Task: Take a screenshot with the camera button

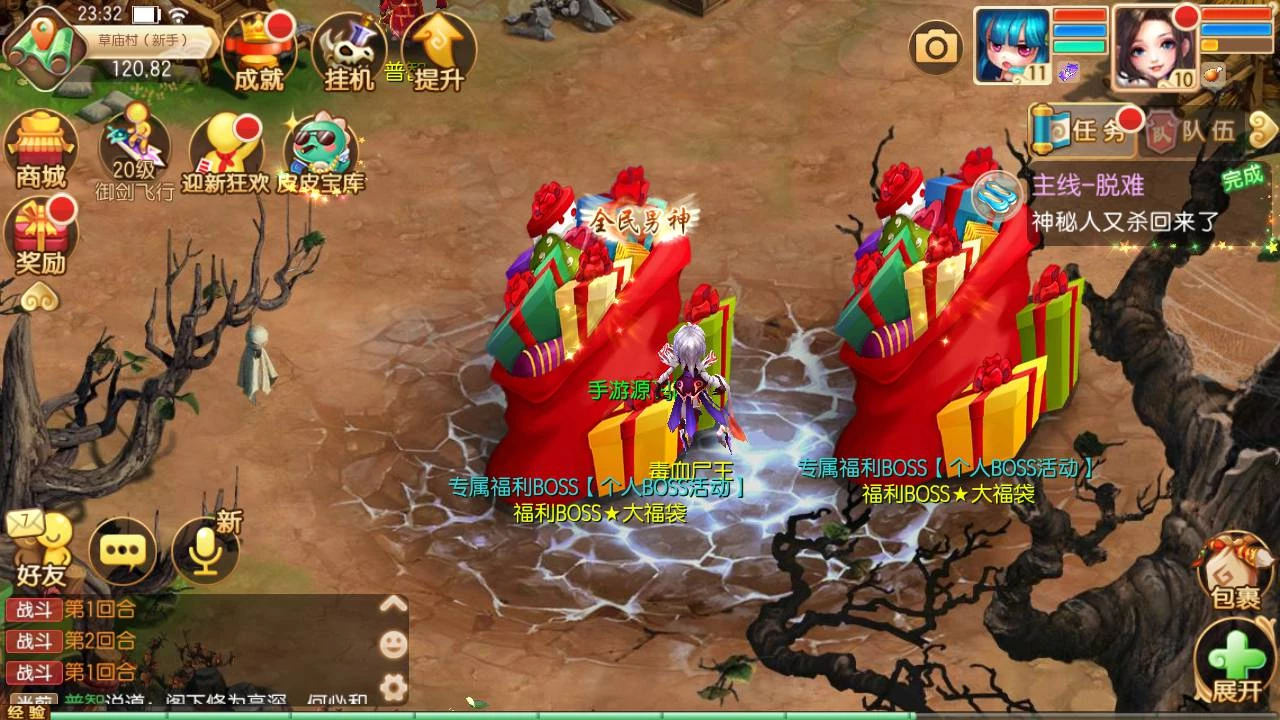Action: point(936,46)
